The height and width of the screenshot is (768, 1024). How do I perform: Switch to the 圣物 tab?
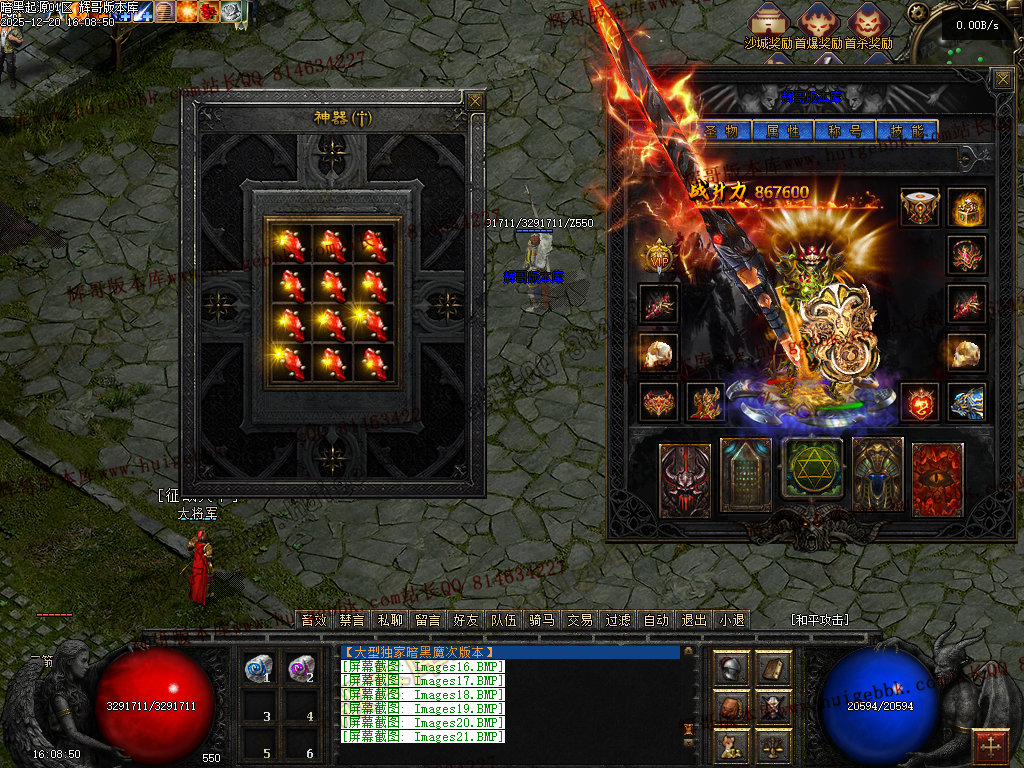721,131
